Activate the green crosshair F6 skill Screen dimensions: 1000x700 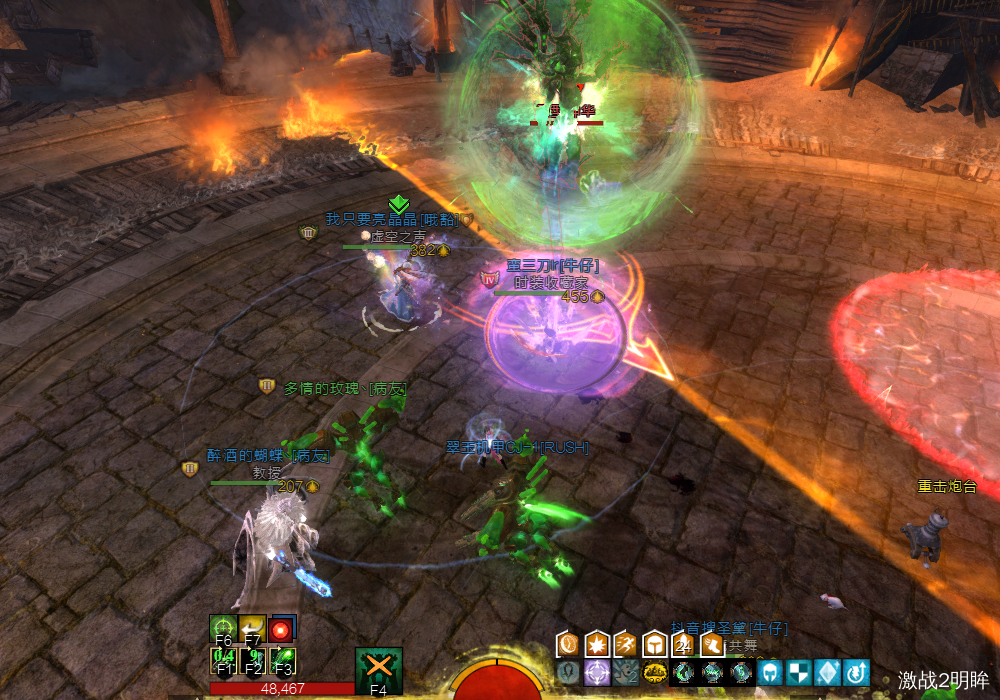point(223,629)
